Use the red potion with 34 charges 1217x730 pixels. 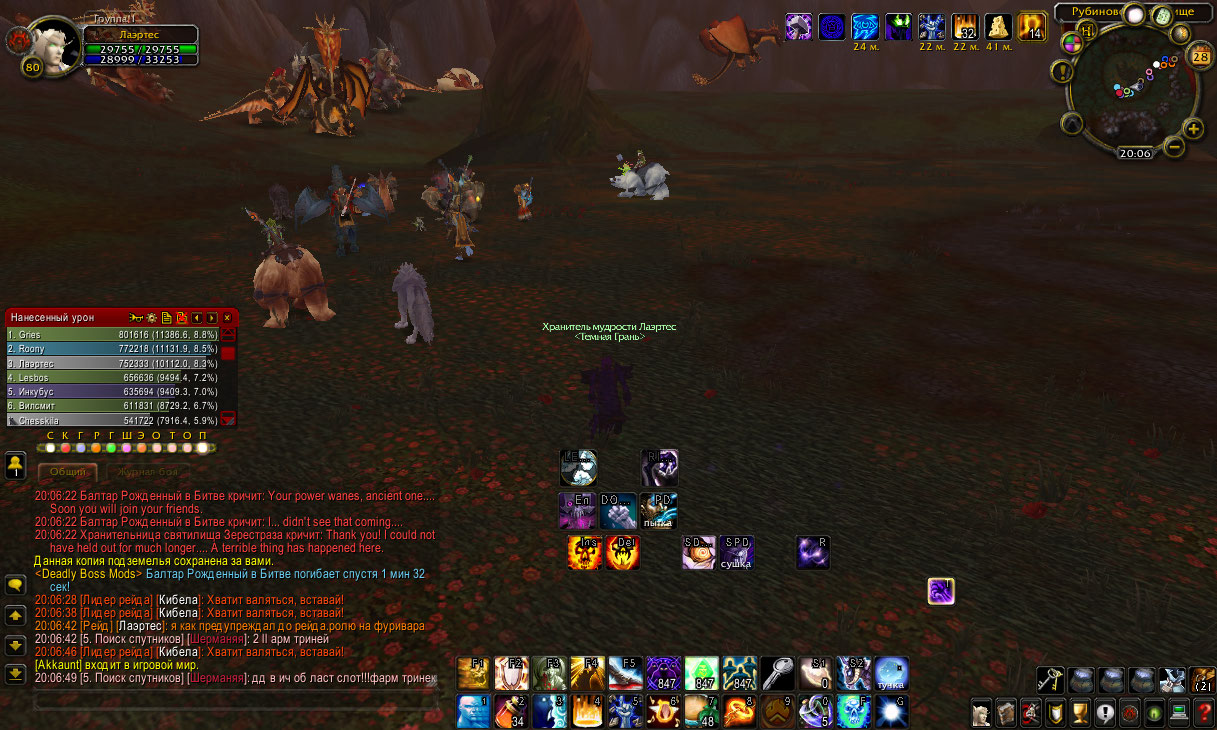point(511,711)
